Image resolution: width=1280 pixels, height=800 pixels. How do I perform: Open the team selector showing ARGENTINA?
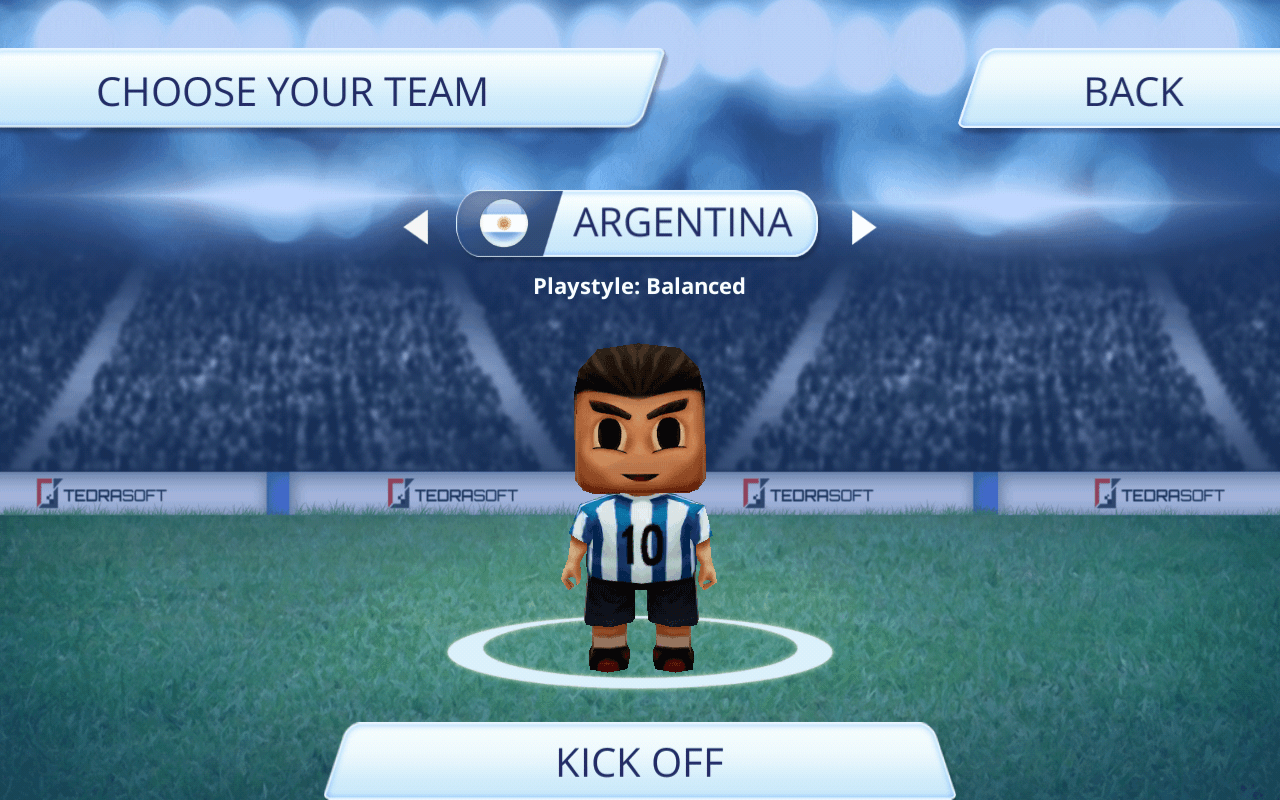pyautogui.click(x=637, y=224)
